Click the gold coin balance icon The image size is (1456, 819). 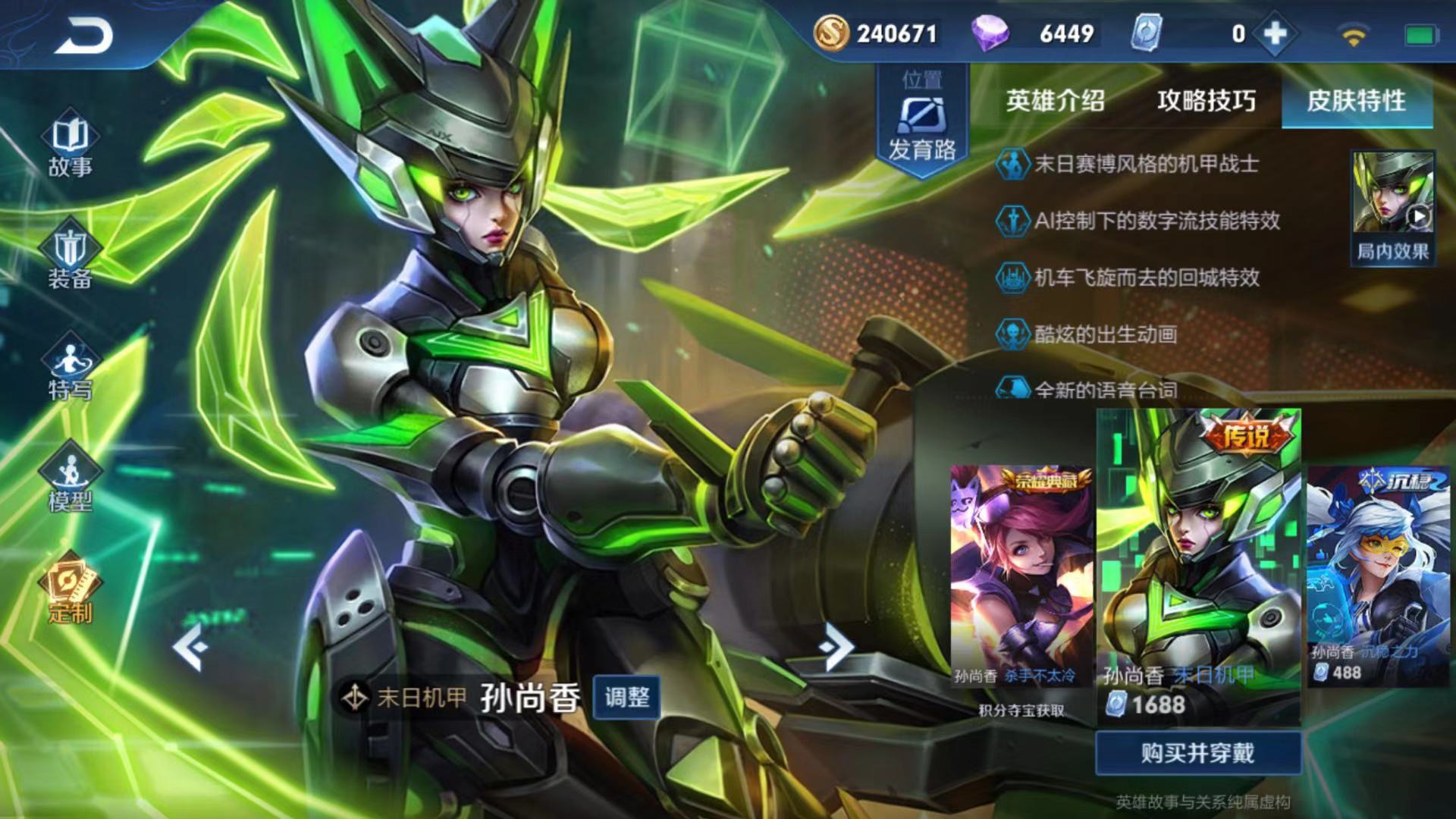(834, 33)
